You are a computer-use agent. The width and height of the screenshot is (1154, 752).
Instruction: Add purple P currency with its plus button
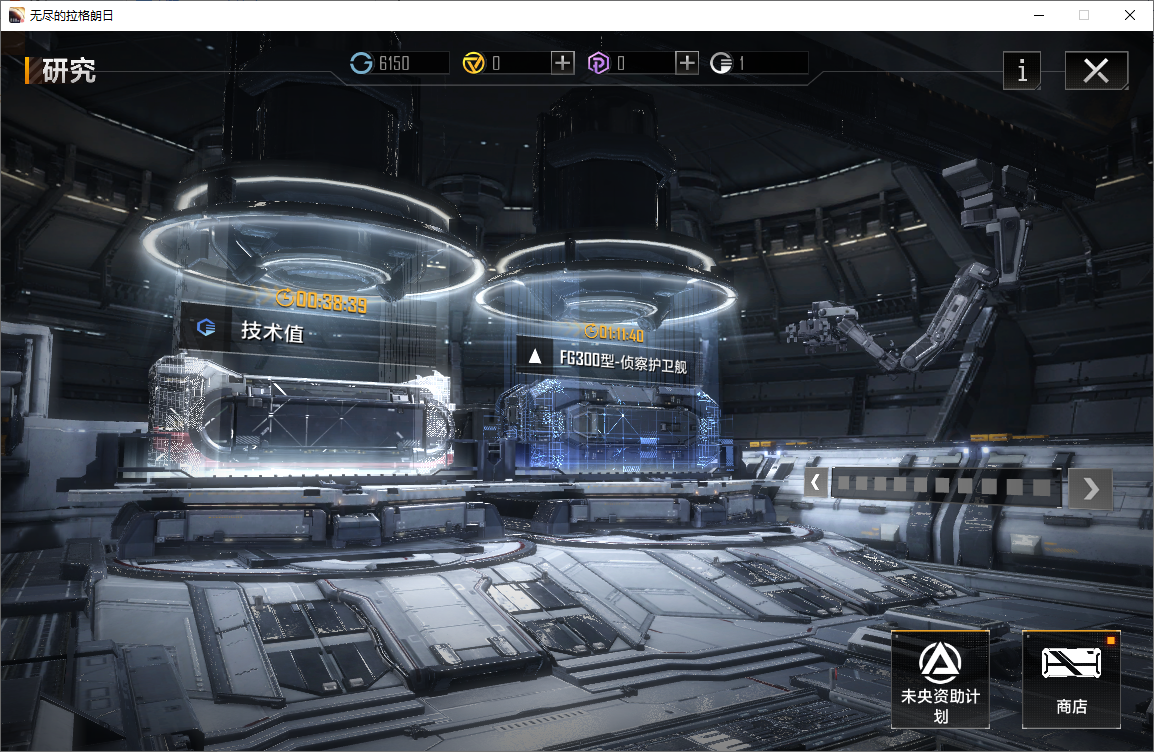click(x=687, y=63)
